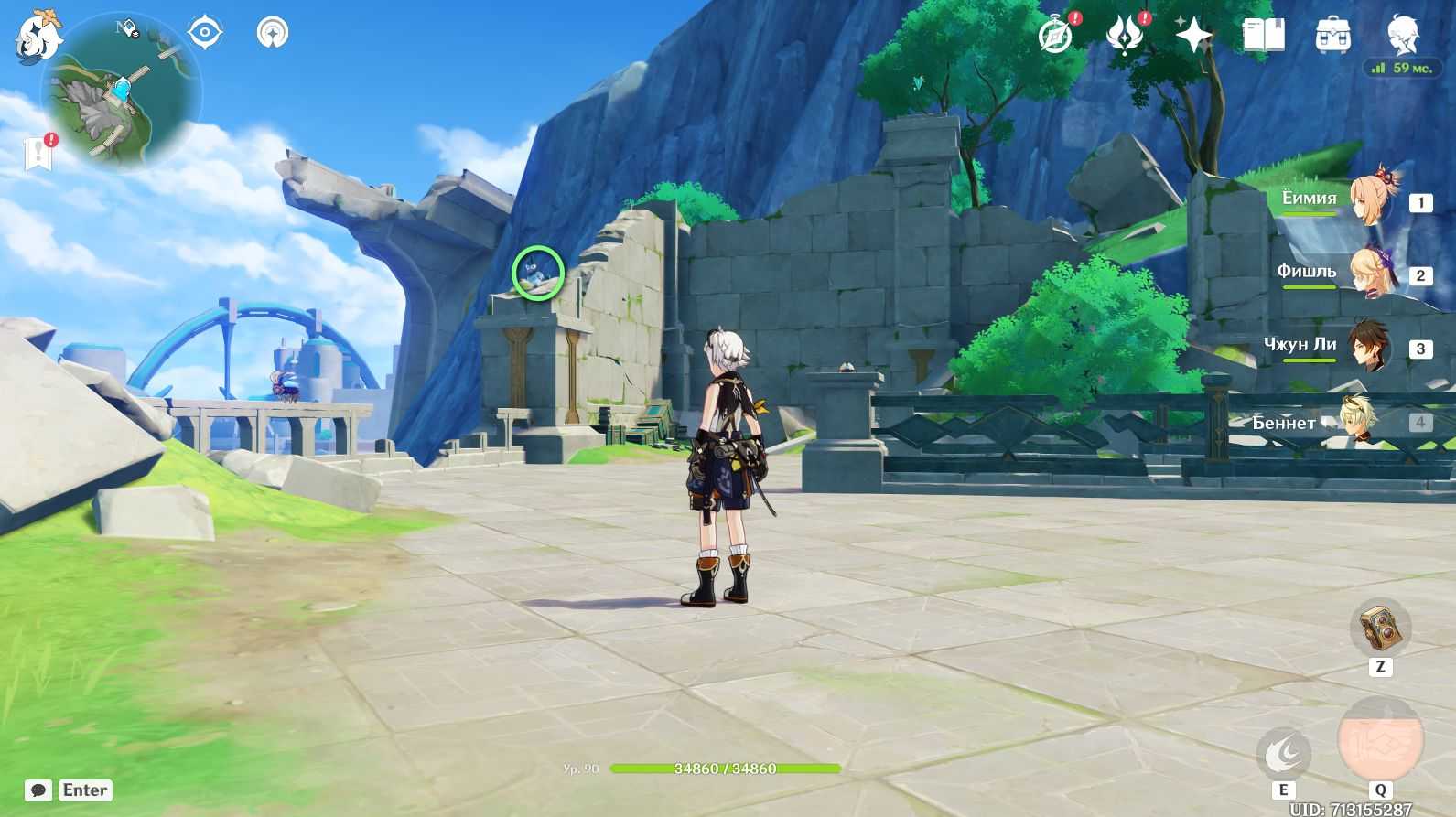1456x817 pixels.
Task: Open the quest log bookmark icon
Action: pyautogui.click(x=38, y=154)
